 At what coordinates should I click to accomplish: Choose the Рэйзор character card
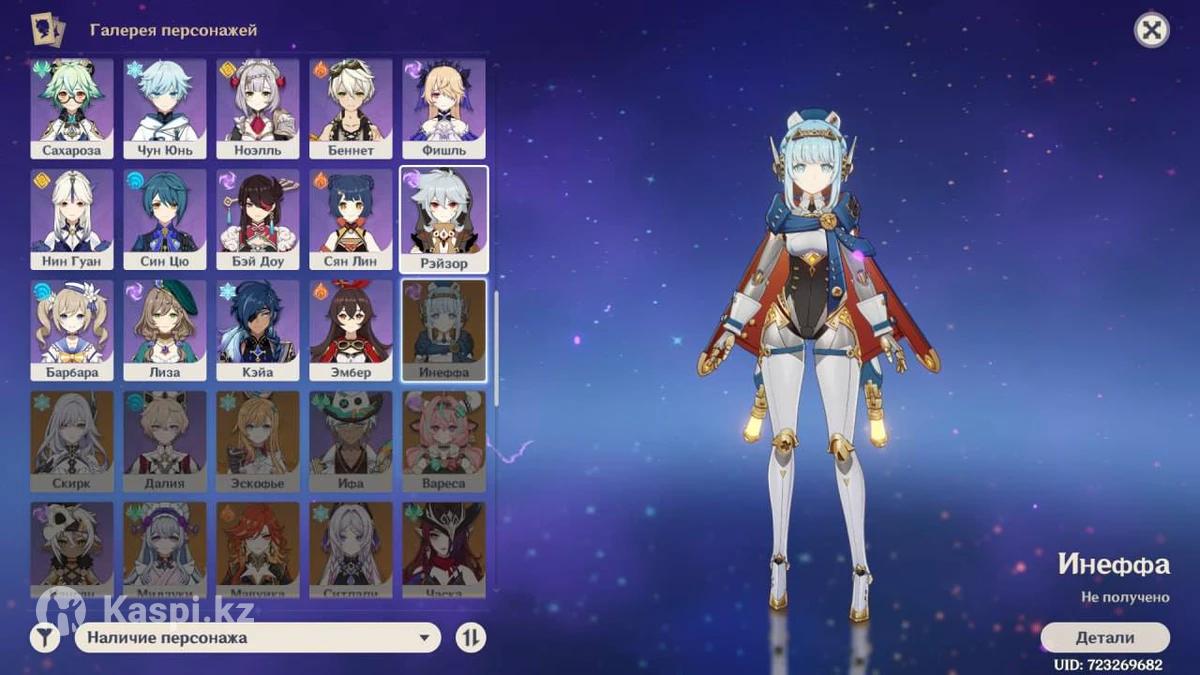(x=444, y=219)
